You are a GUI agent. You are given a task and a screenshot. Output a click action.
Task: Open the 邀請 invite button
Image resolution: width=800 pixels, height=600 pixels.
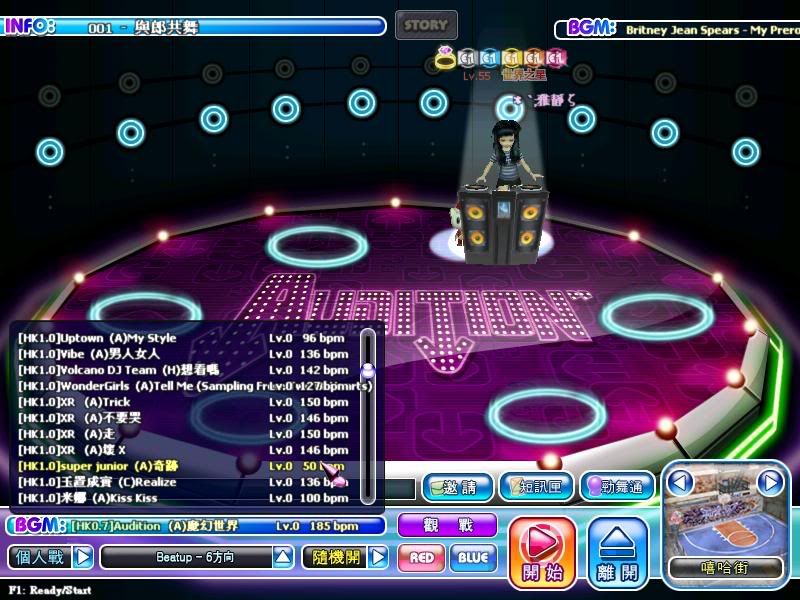tap(457, 487)
